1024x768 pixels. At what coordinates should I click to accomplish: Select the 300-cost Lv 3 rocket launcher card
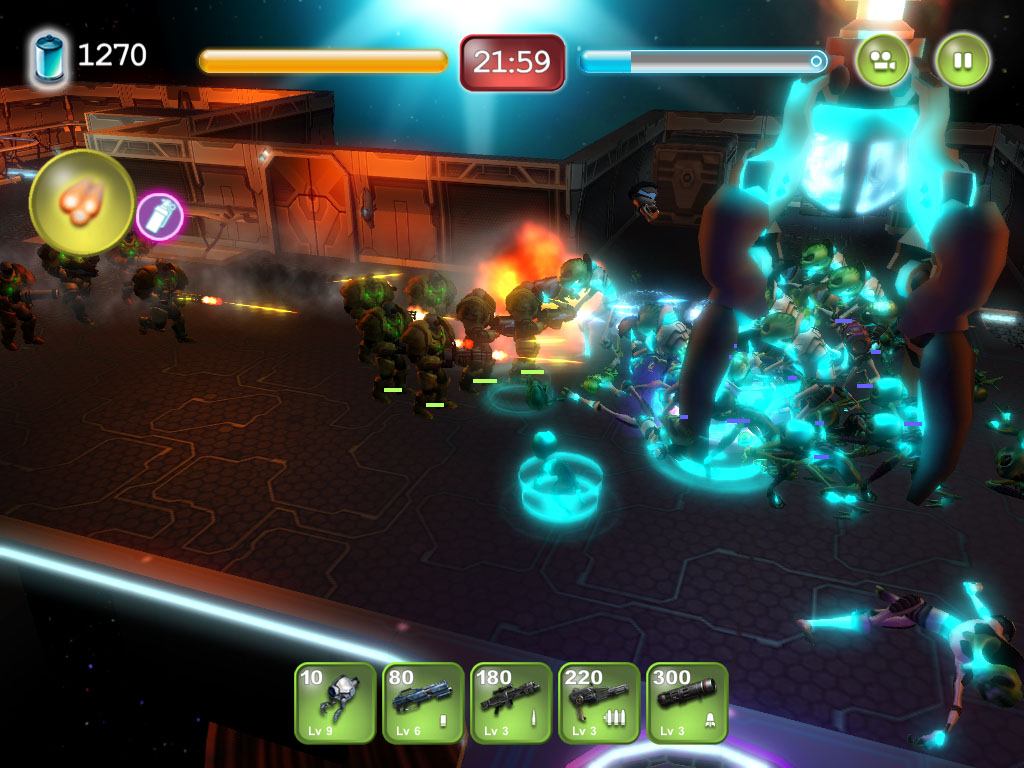click(687, 703)
